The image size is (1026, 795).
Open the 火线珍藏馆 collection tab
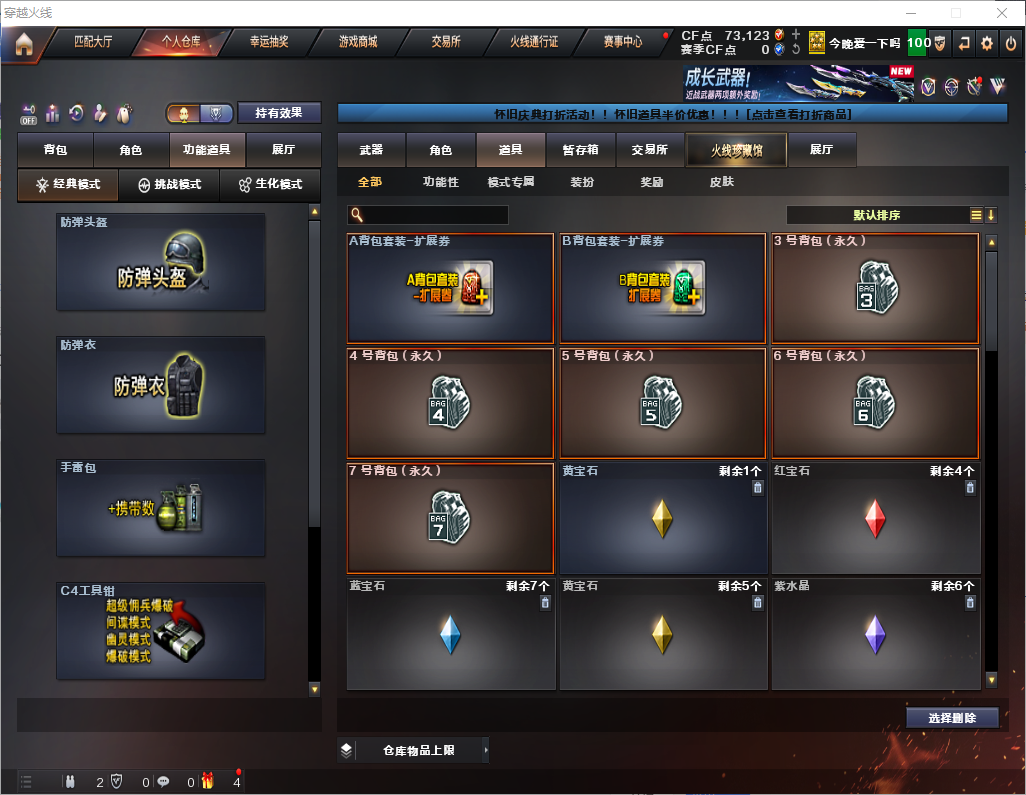click(736, 150)
